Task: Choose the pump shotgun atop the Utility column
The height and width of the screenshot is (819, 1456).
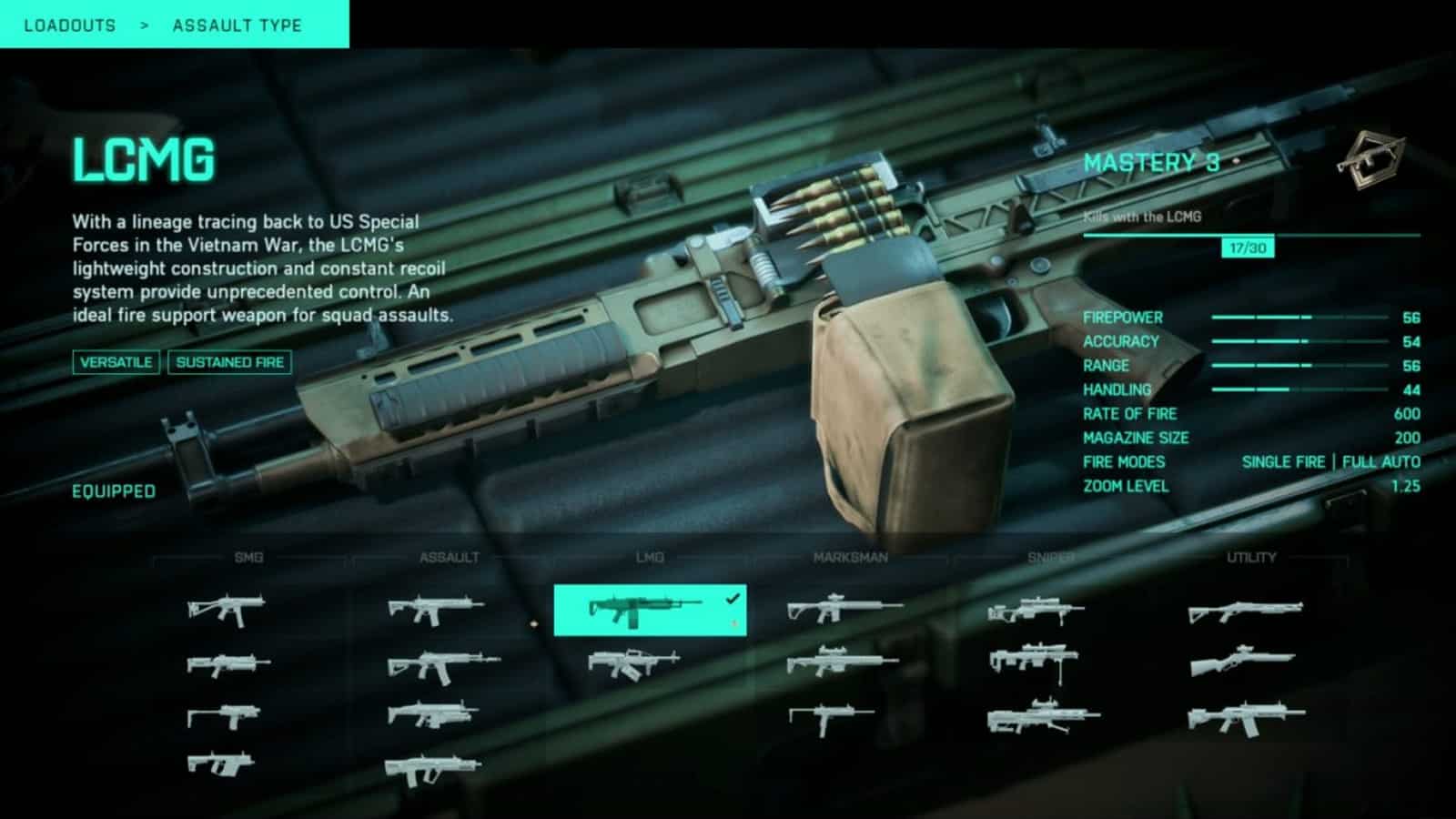Action: (x=1245, y=611)
